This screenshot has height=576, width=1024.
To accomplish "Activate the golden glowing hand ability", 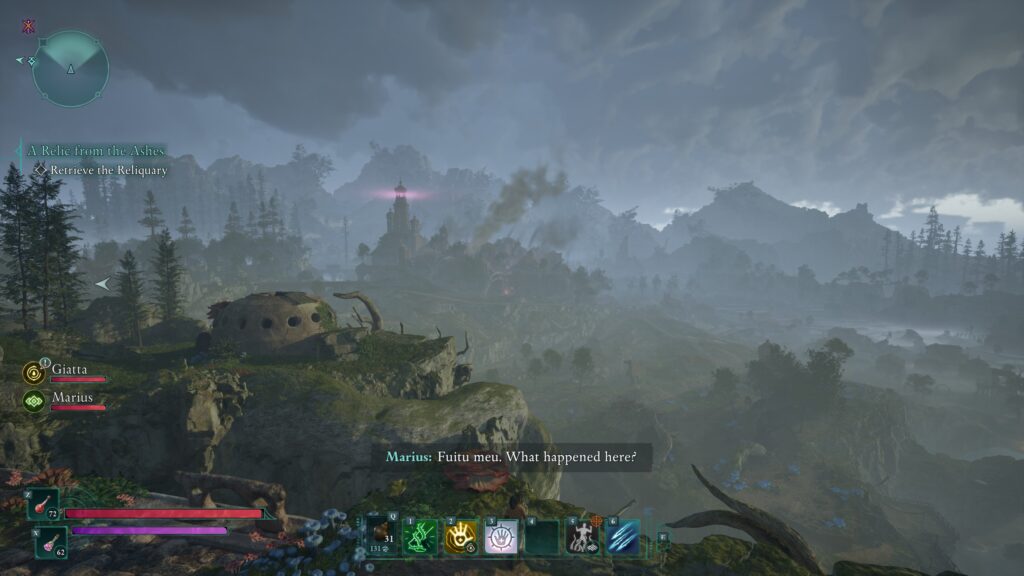I will 460,537.
